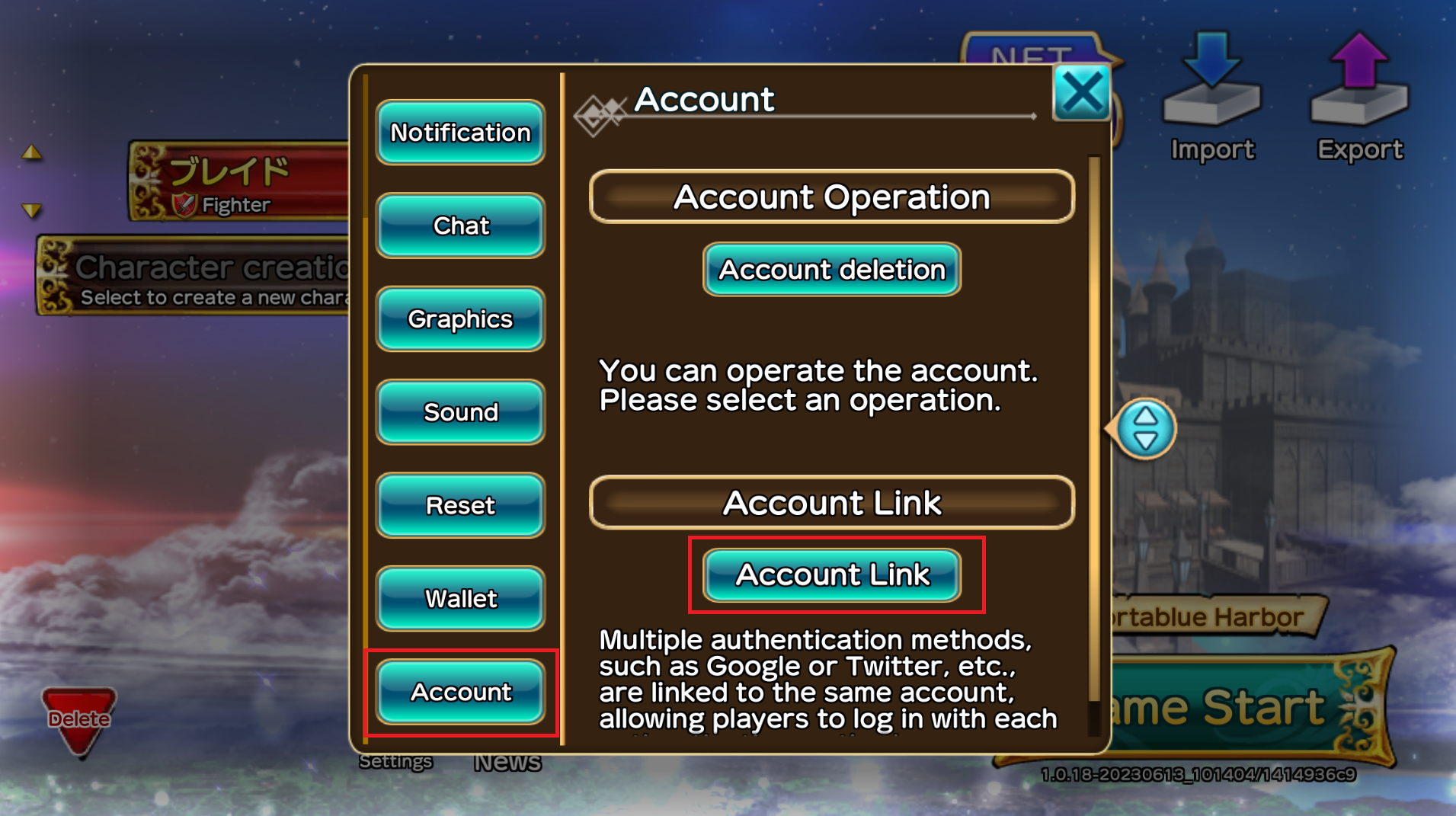This screenshot has height=816, width=1456.
Task: Open the Graphics settings tab
Action: 460,319
